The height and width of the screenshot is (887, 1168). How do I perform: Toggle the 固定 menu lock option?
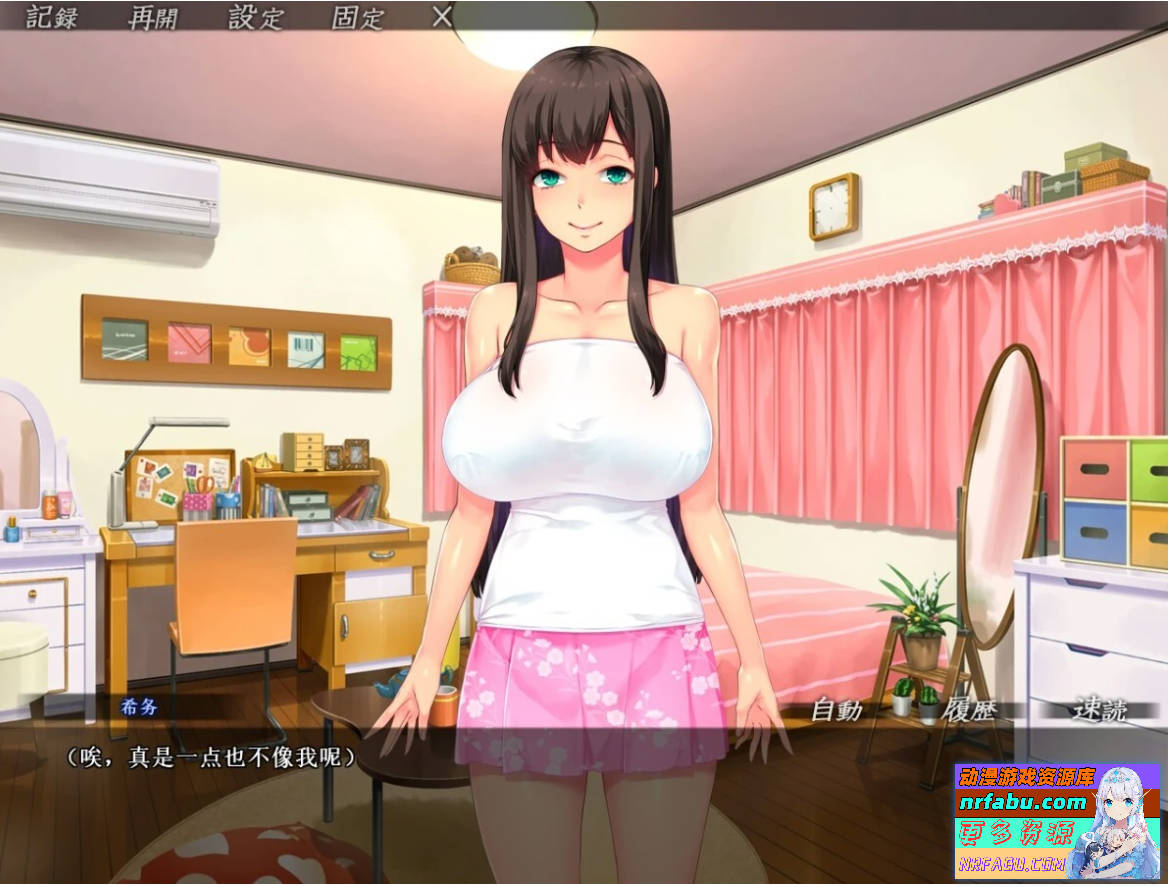(x=358, y=17)
